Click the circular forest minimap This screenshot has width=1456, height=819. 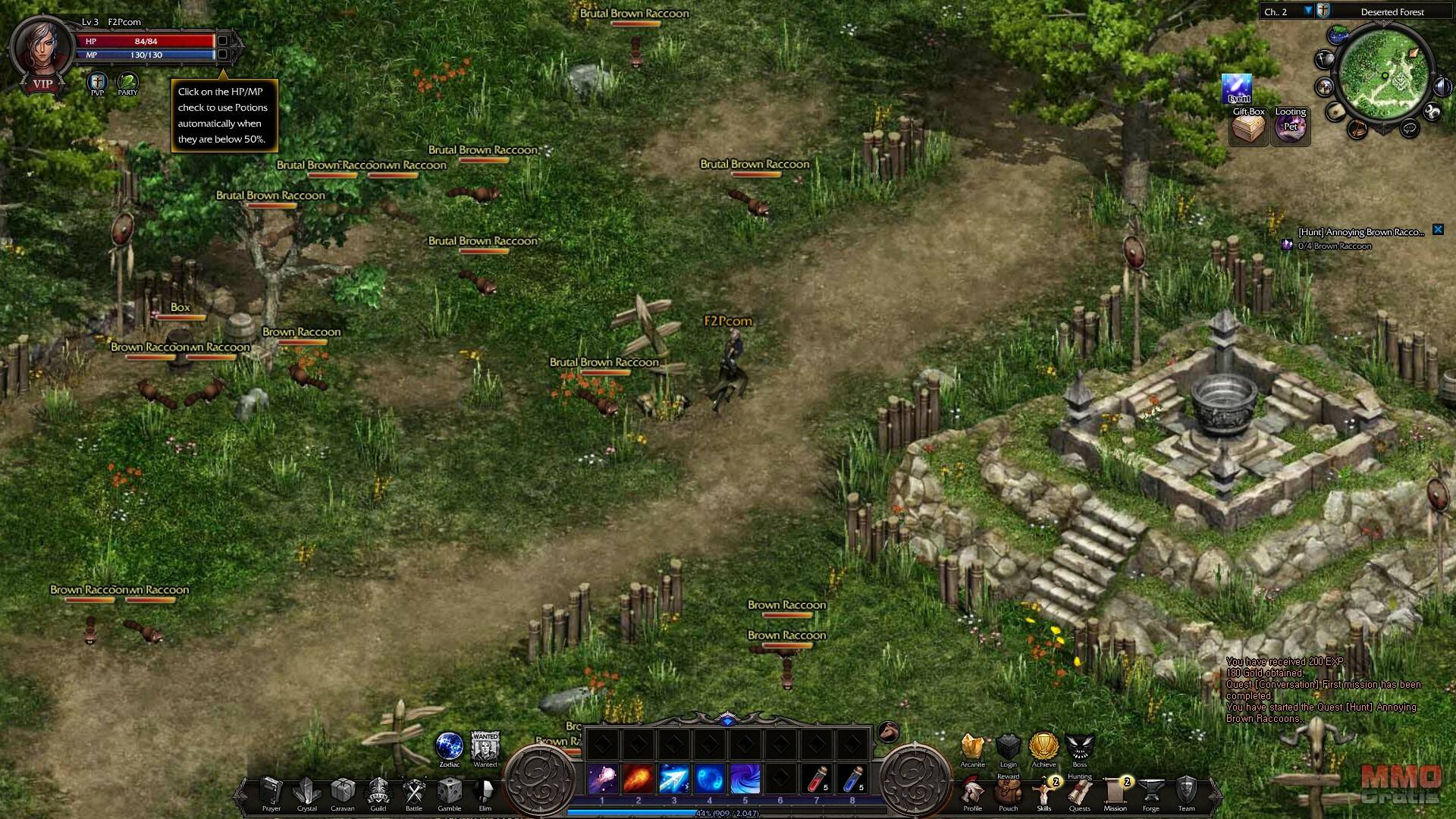(x=1384, y=76)
